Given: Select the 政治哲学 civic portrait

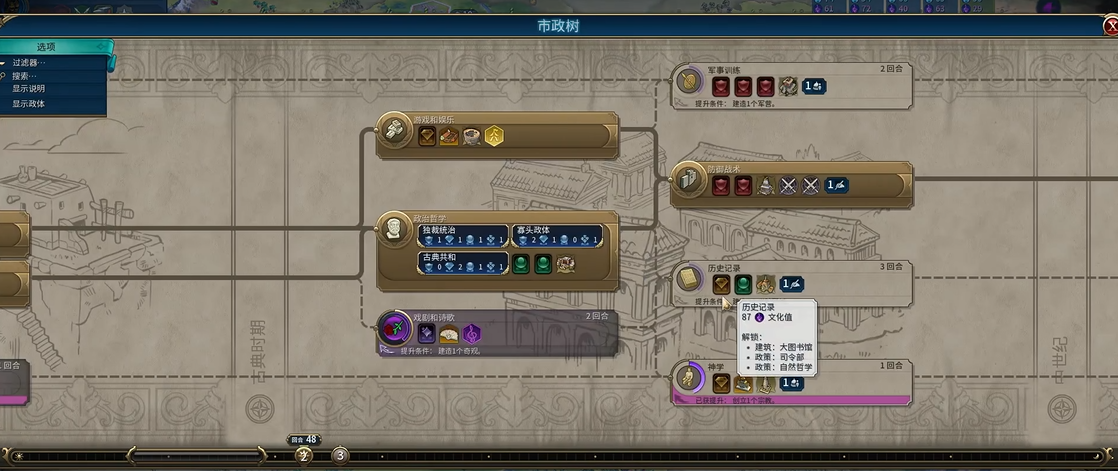Looking at the screenshot, I should click(x=392, y=229).
